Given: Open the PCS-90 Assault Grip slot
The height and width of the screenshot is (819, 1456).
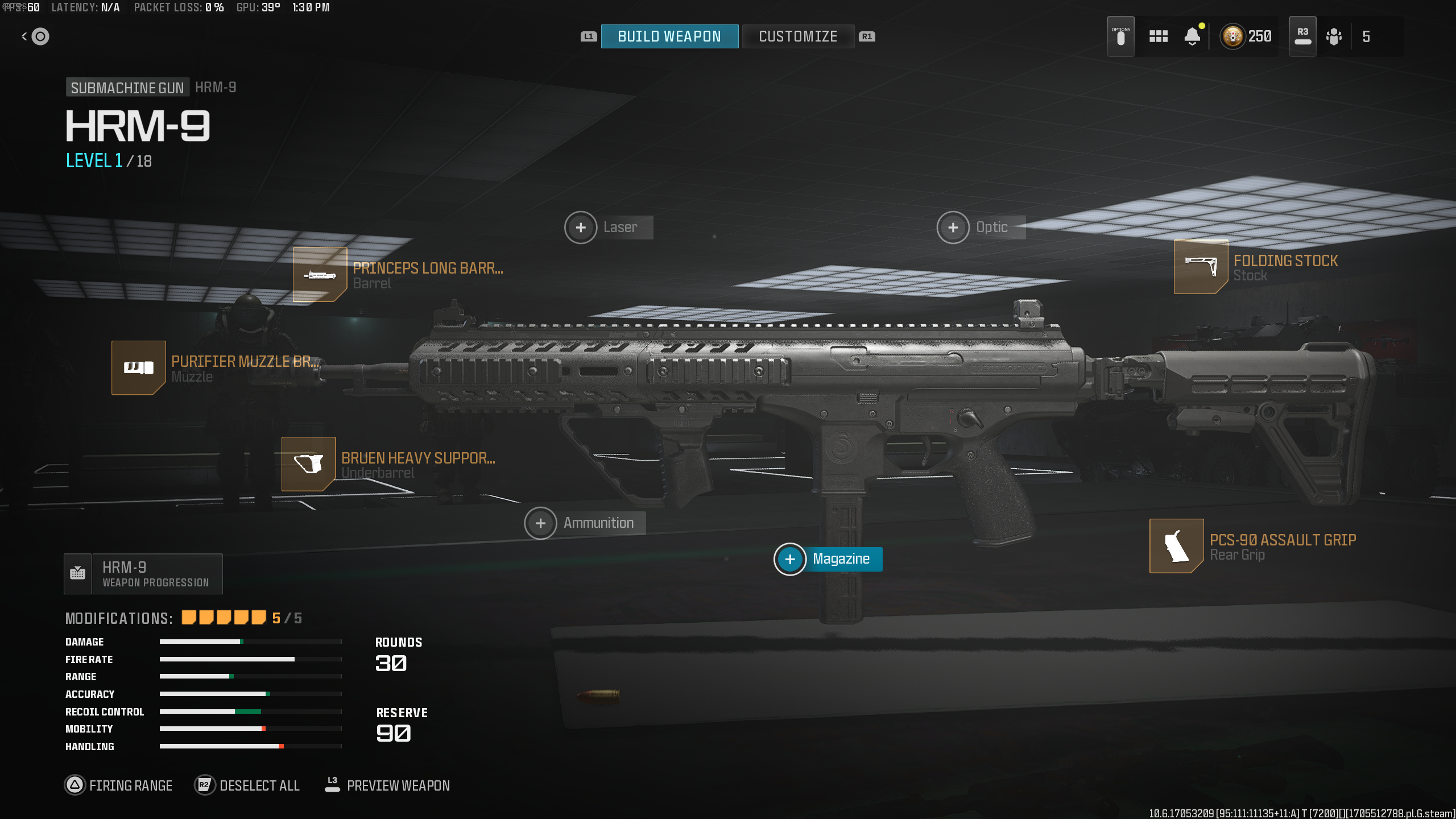Looking at the screenshot, I should pyautogui.click(x=1176, y=546).
